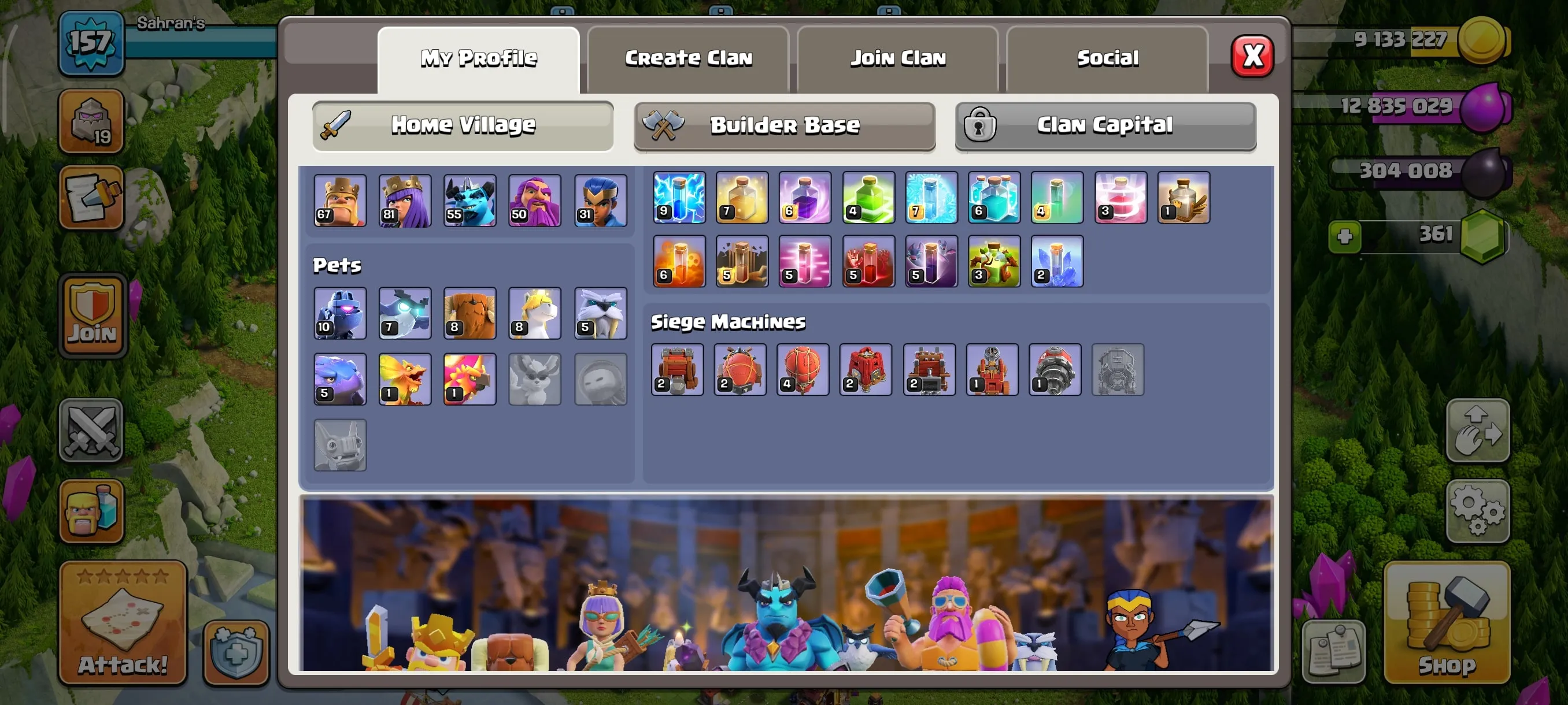Viewport: 1568px width, 705px height.
Task: Open the Social tab
Action: [x=1108, y=58]
